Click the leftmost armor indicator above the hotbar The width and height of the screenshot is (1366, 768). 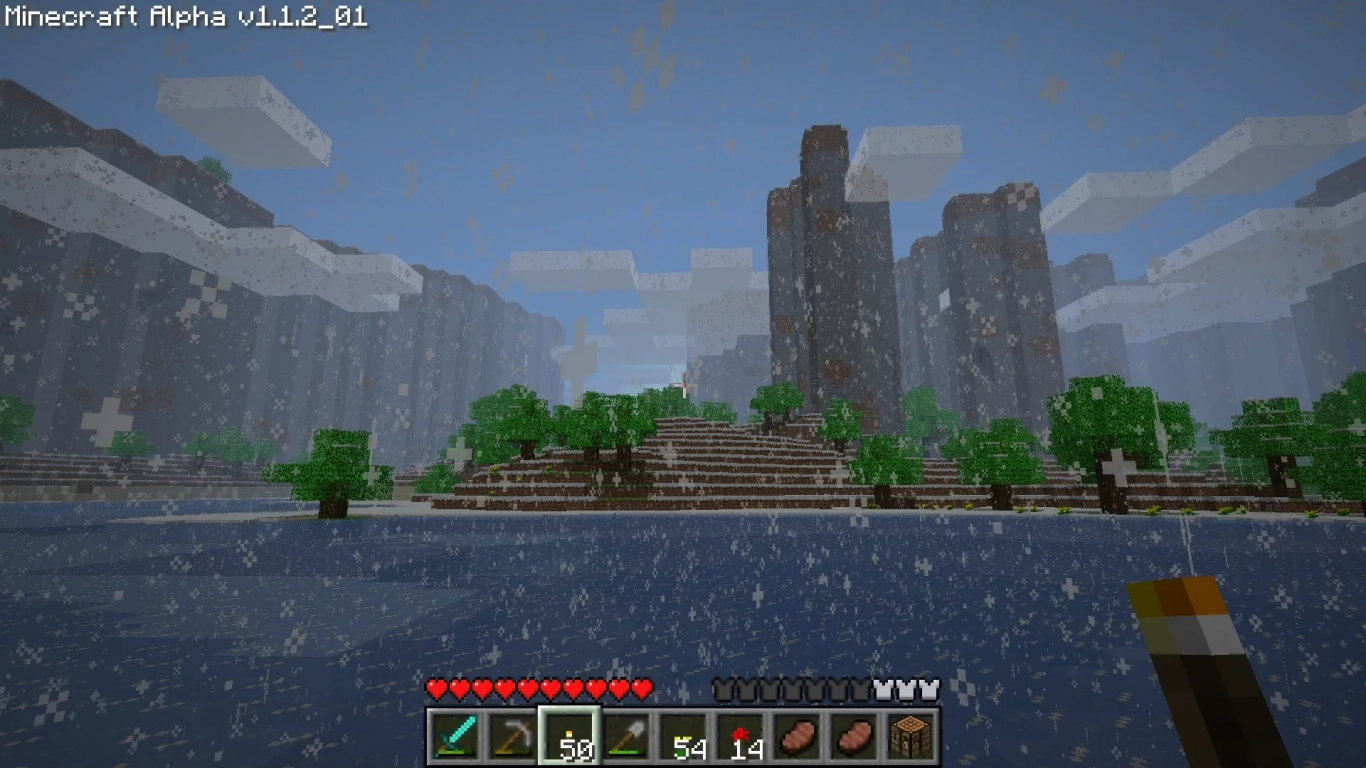tap(723, 688)
